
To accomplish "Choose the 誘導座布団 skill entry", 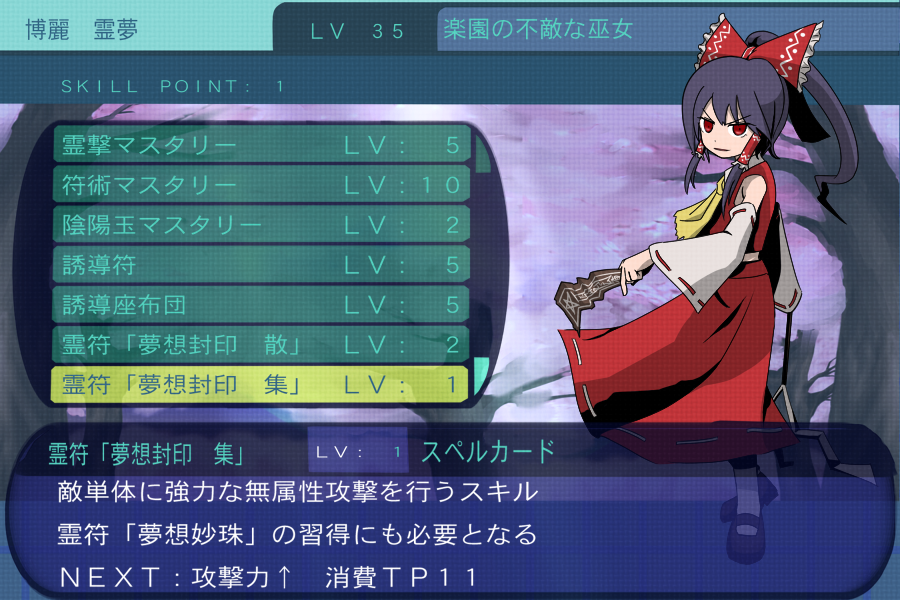I will [260, 303].
